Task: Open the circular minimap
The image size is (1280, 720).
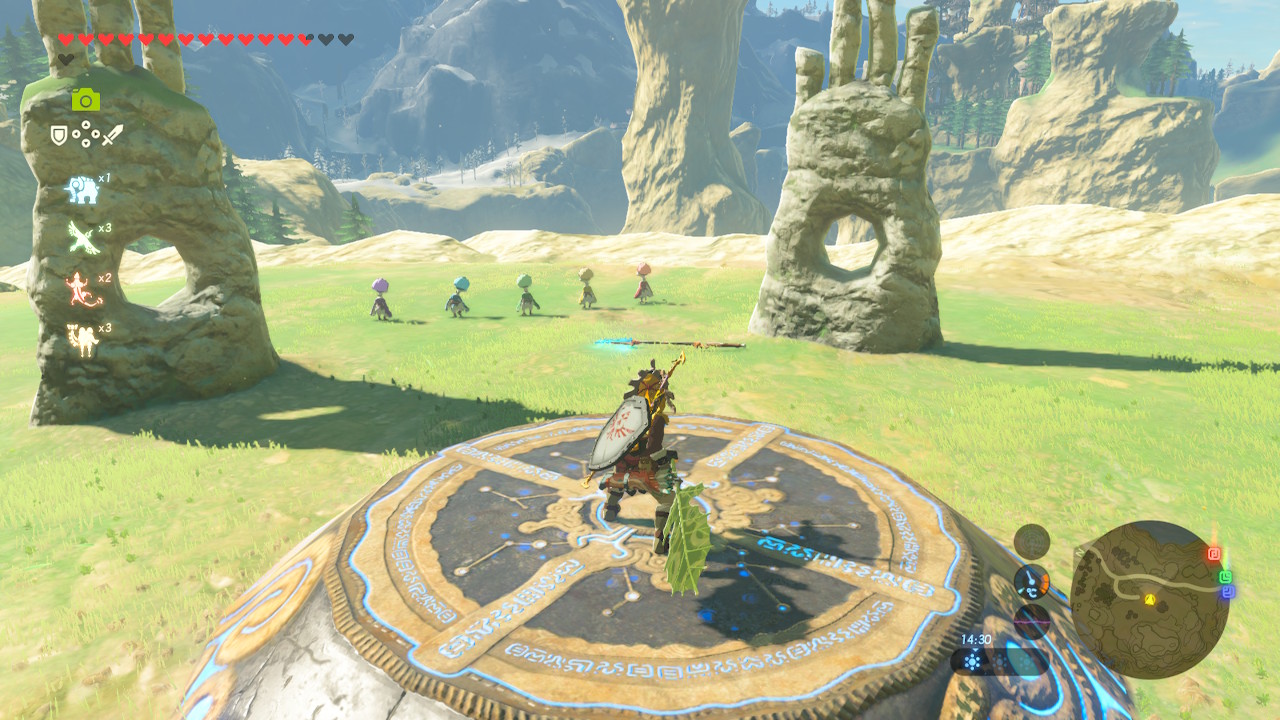Action: coord(1149,599)
